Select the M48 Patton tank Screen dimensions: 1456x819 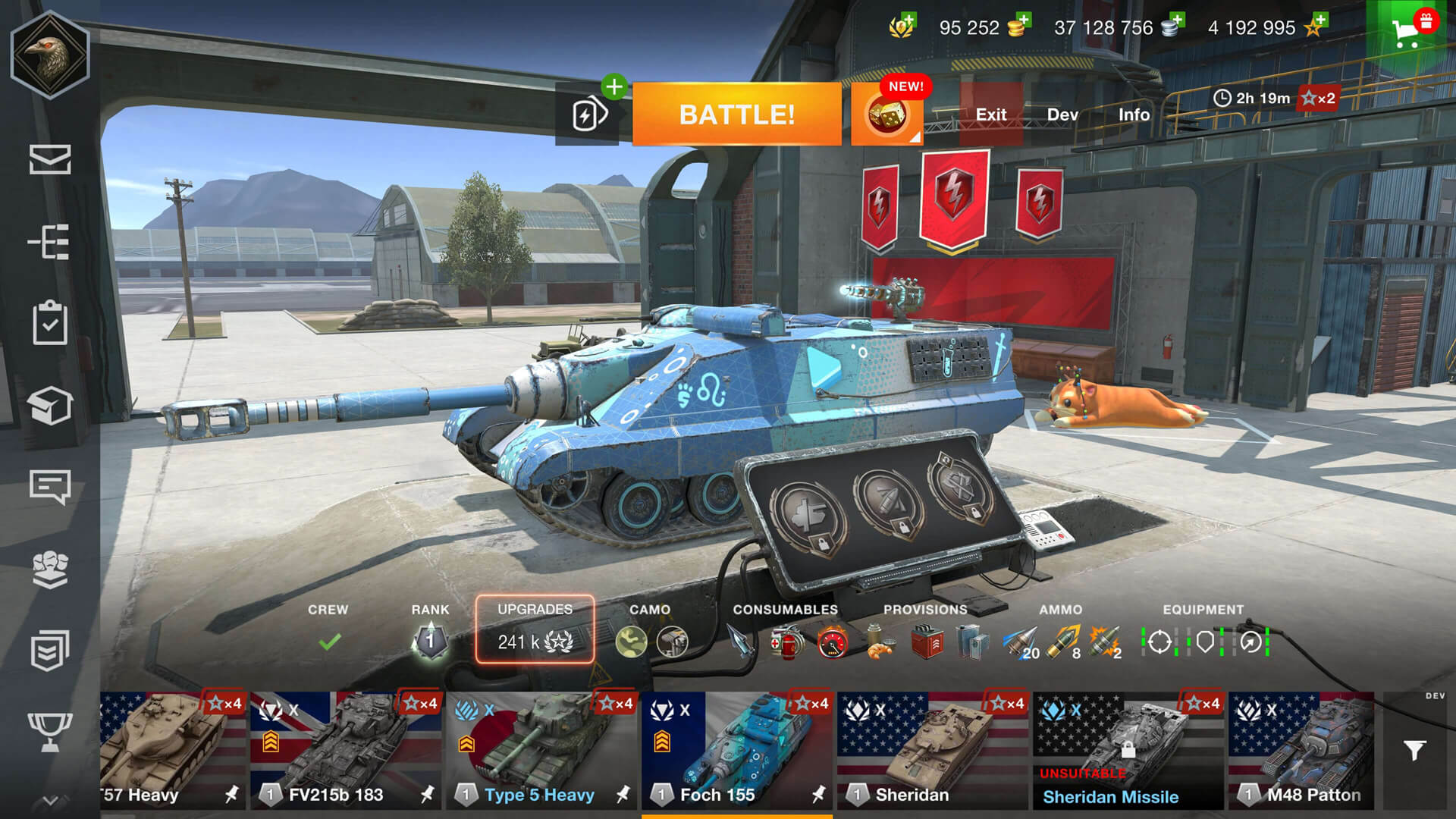point(1301,749)
